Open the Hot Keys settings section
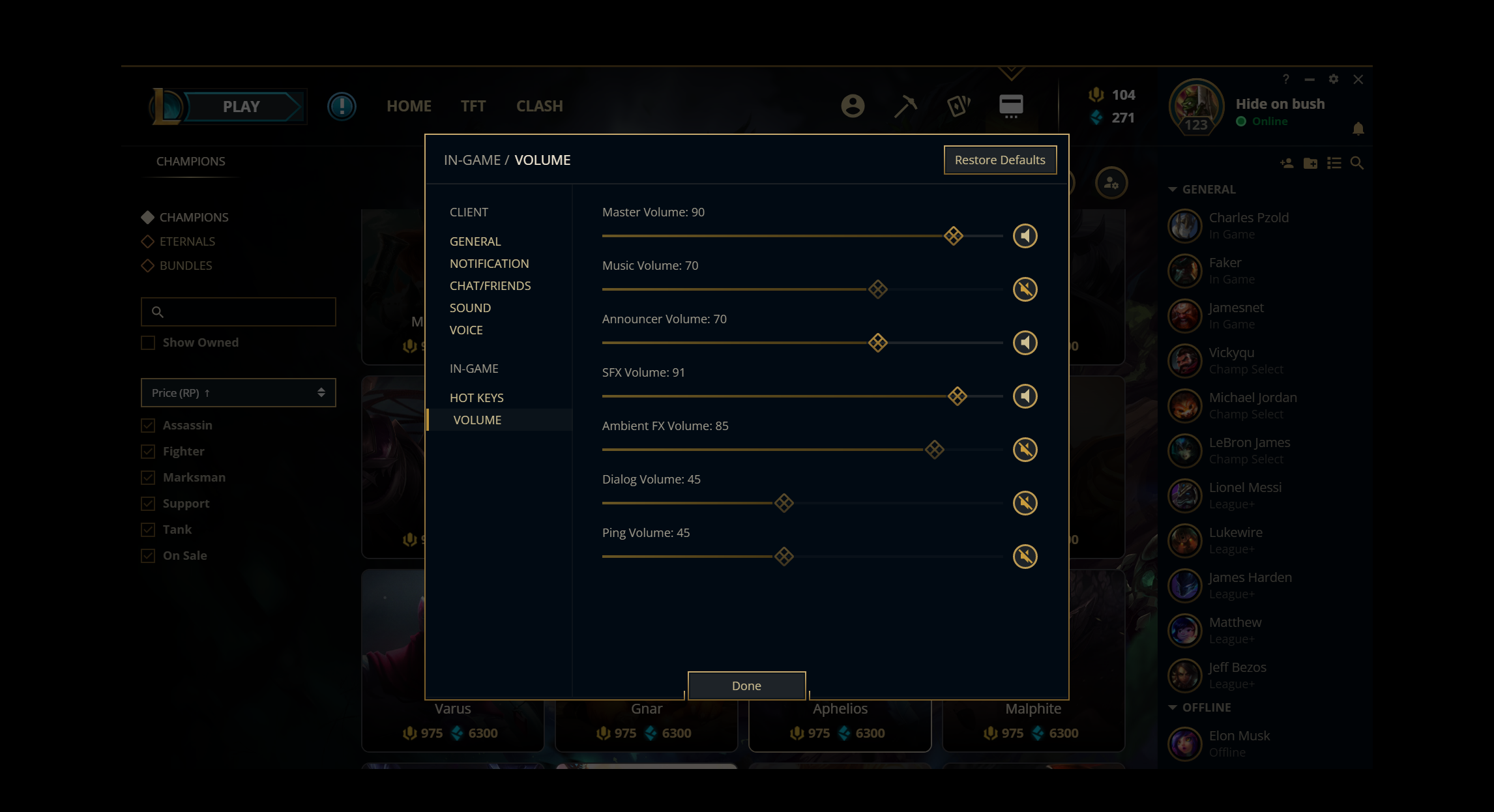This screenshot has width=1494, height=812. pyautogui.click(x=476, y=398)
